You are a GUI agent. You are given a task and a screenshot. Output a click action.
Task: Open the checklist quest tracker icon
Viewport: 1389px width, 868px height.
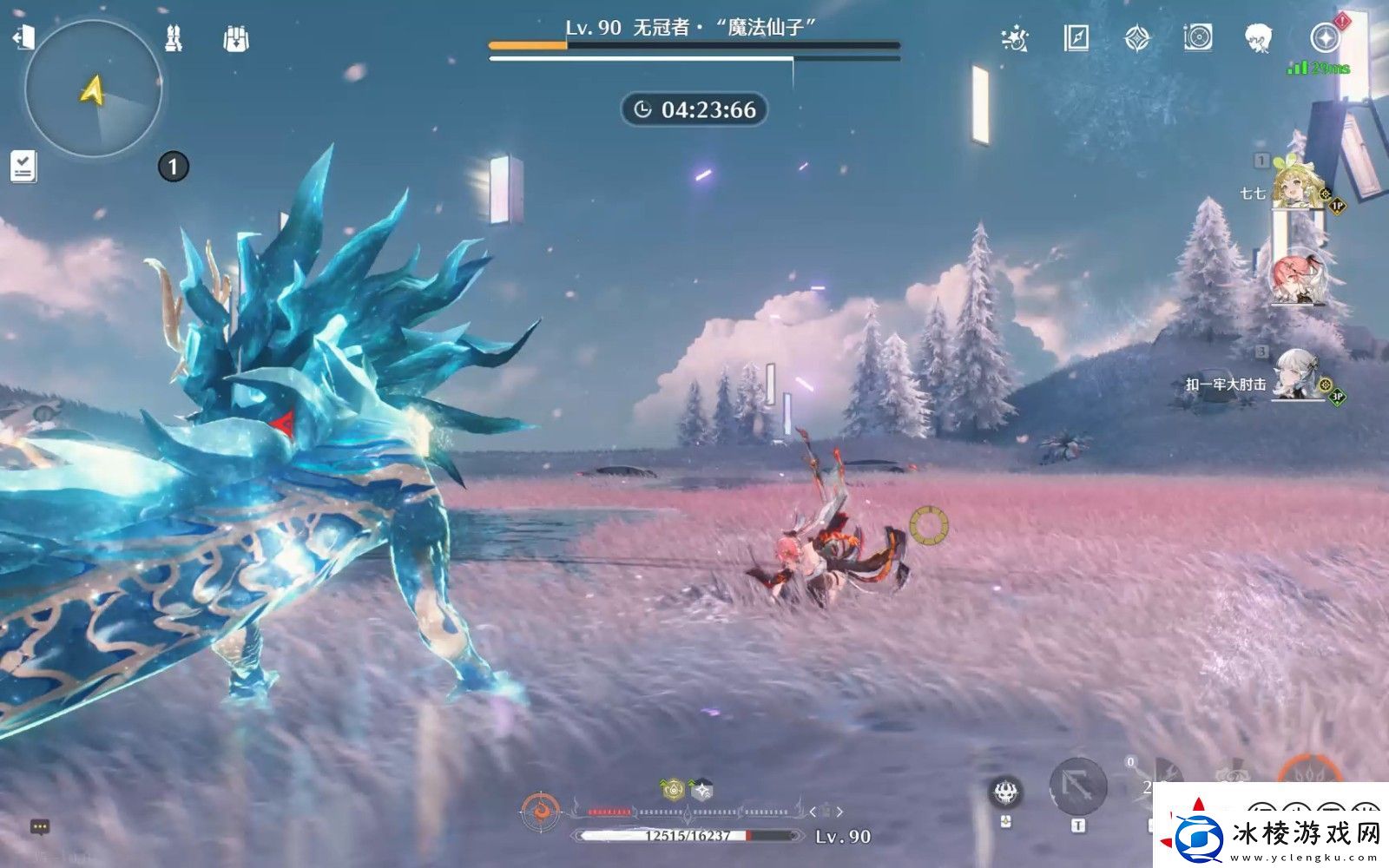[23, 166]
